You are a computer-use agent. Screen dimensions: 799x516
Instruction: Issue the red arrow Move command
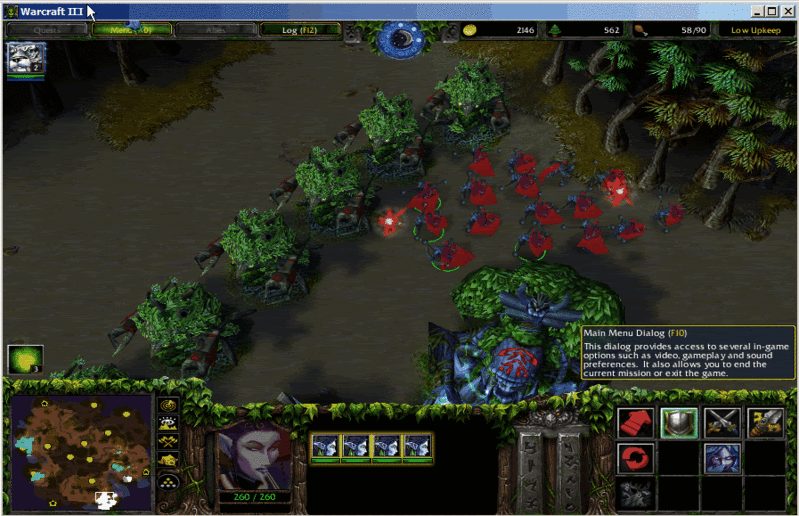click(634, 424)
